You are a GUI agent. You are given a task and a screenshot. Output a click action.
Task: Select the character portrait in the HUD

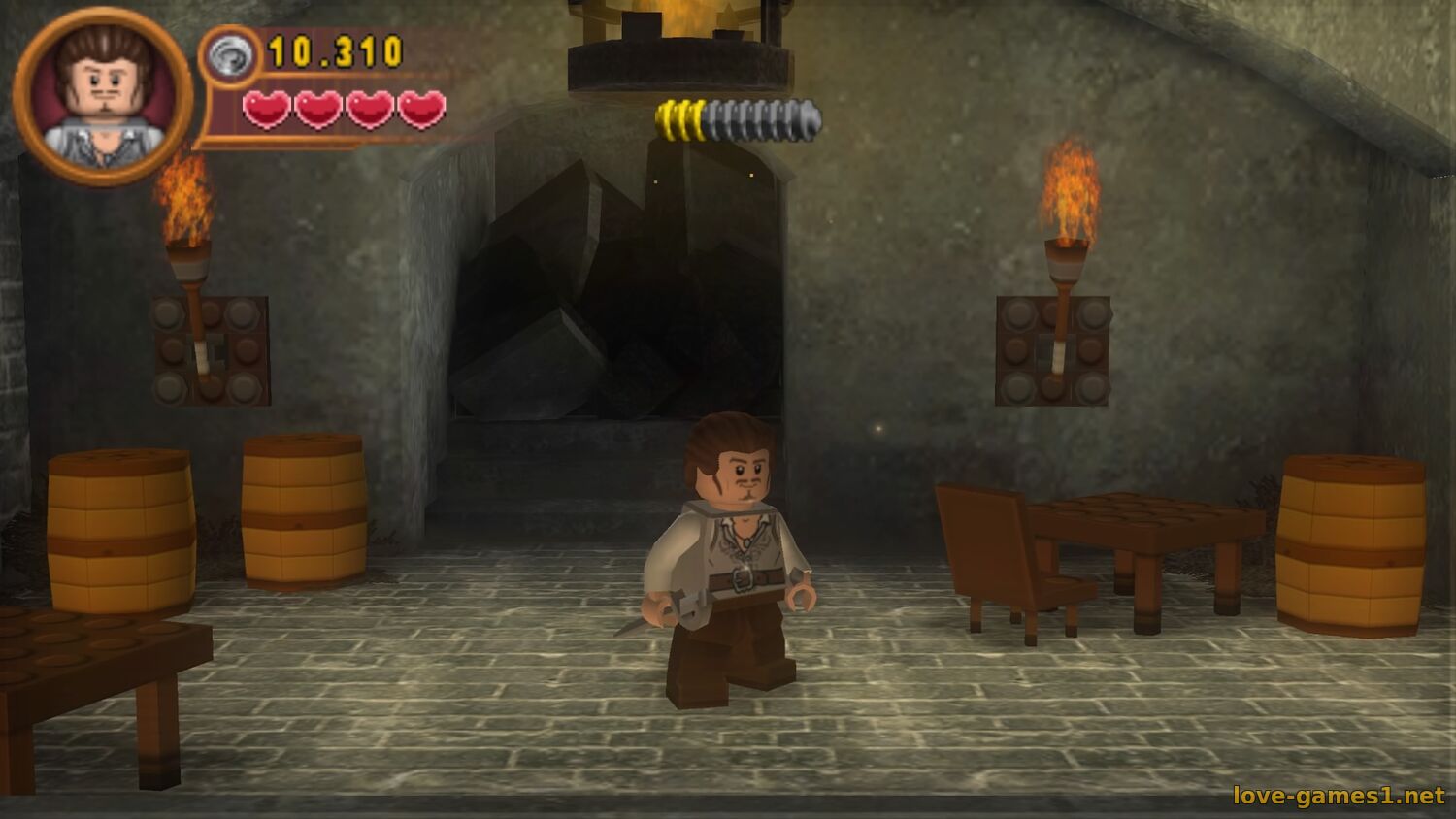(x=103, y=95)
